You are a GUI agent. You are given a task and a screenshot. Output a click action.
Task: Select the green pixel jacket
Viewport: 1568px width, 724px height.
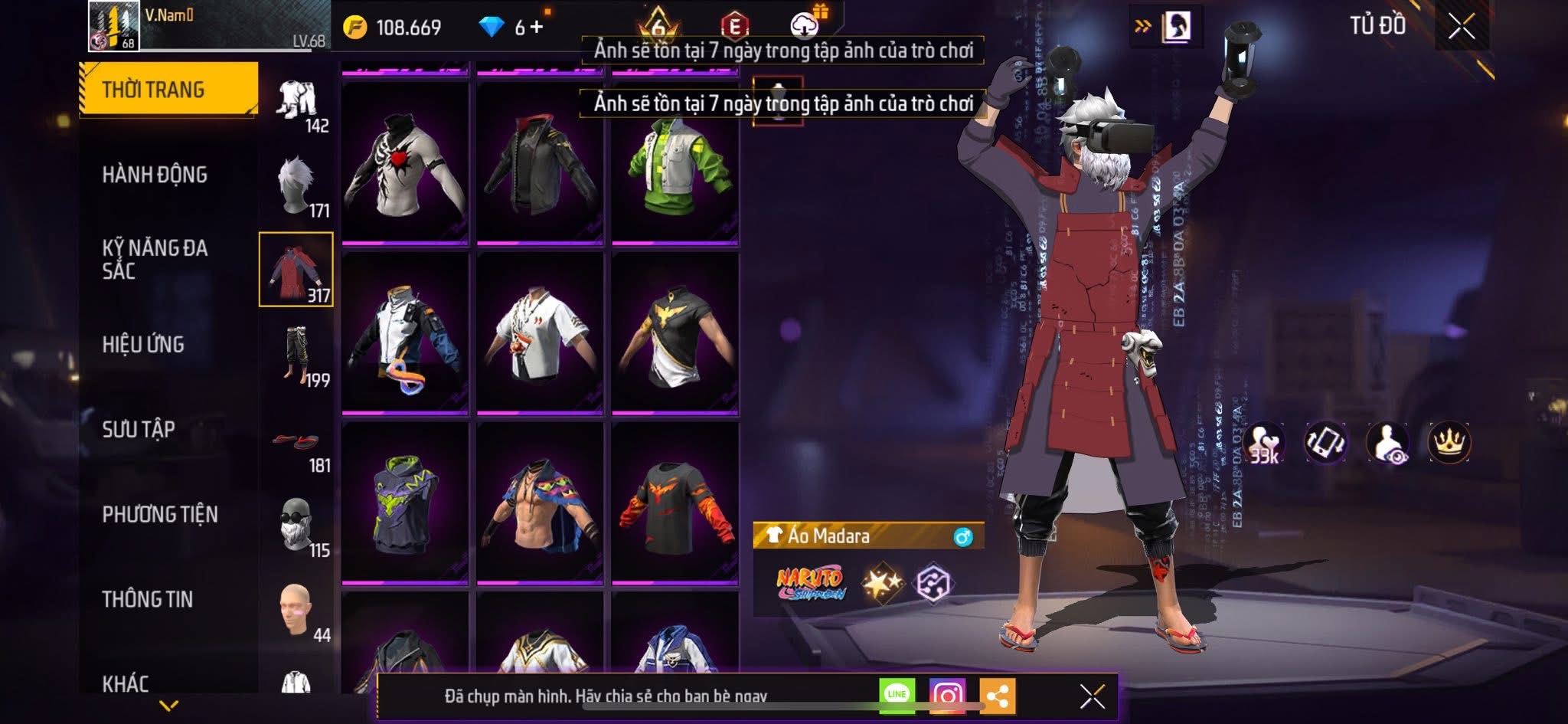pos(675,164)
